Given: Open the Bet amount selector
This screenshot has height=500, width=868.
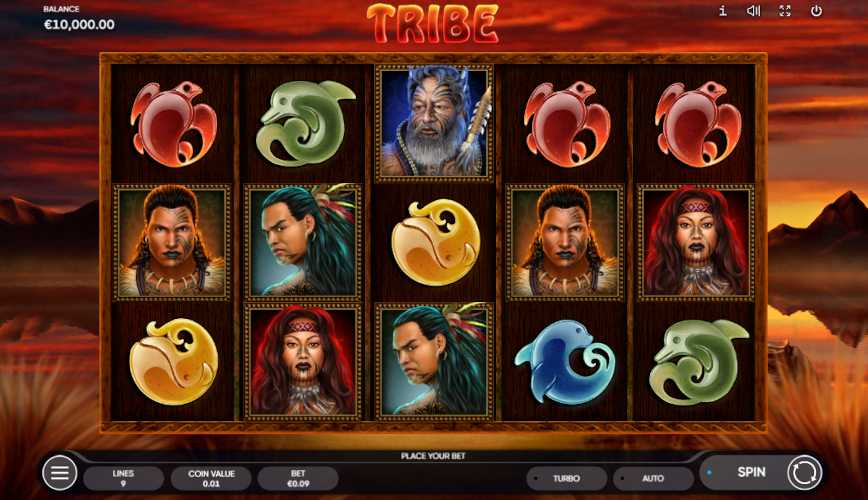Looking at the screenshot, I should coord(298,478).
